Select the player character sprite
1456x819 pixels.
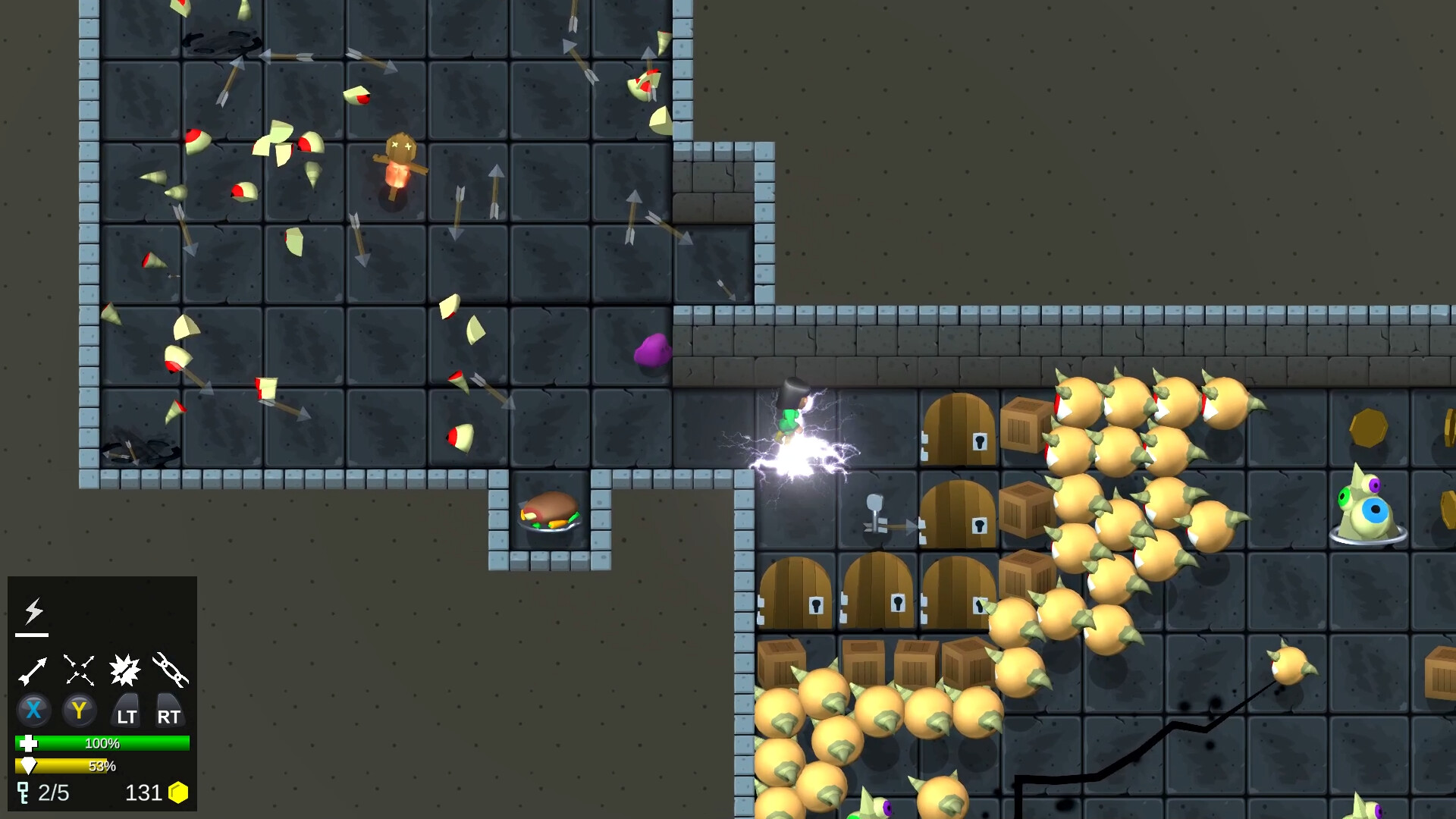[789, 413]
